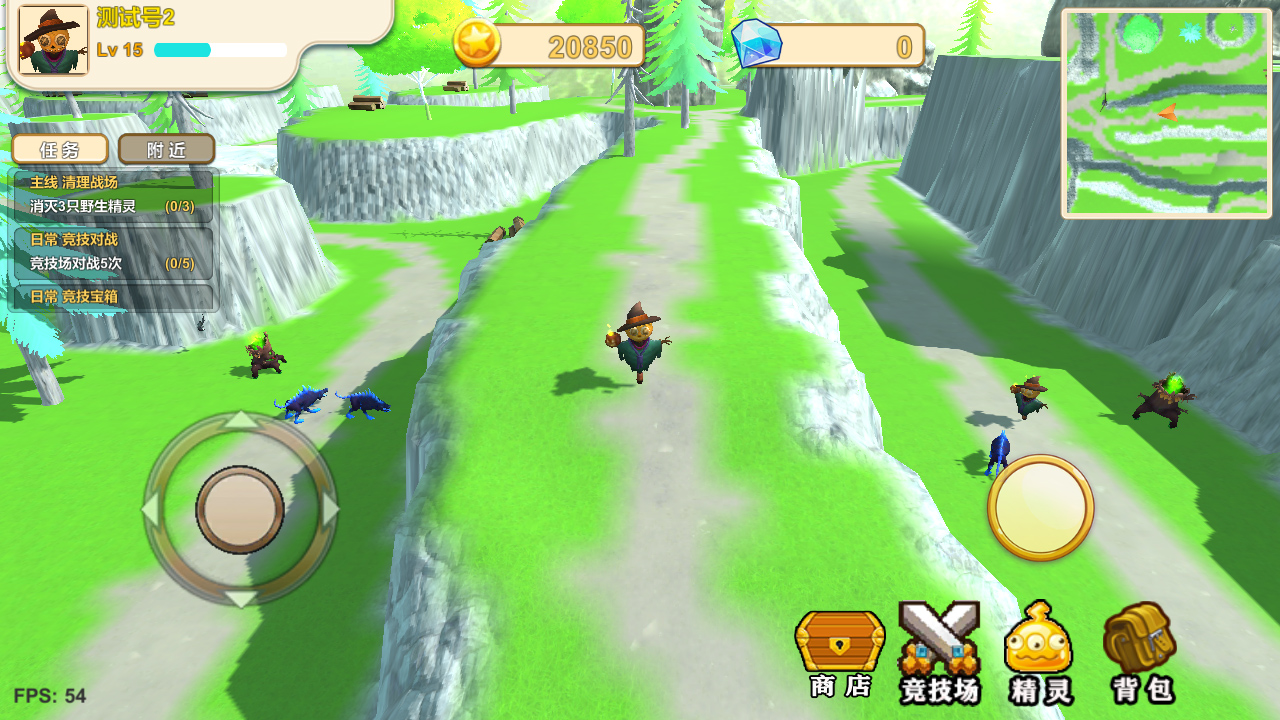Screen dimensions: 1280x720
Task: Click the minimap in the corner
Action: 1166,113
